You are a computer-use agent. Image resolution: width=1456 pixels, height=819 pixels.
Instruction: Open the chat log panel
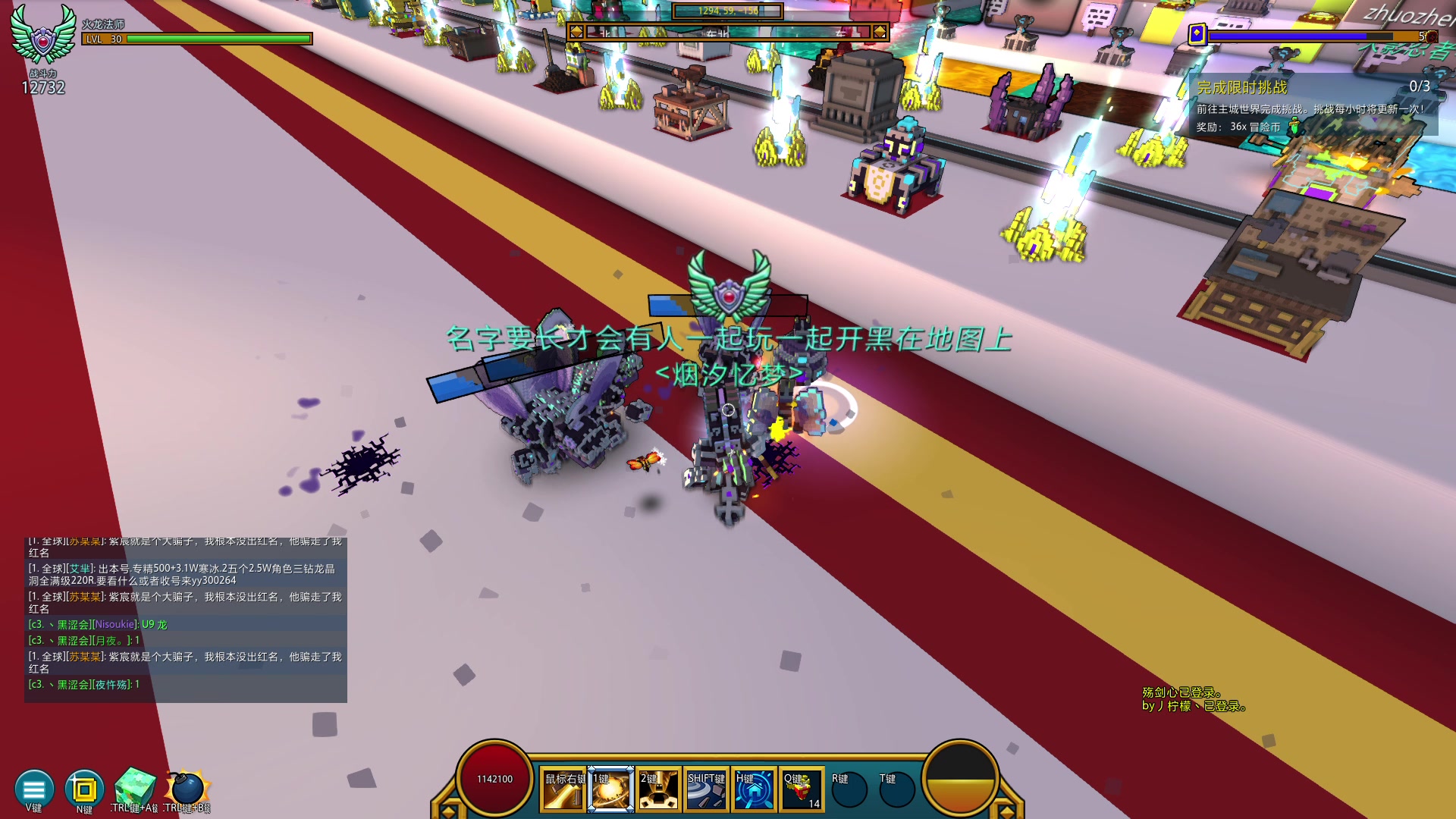click(x=186, y=620)
